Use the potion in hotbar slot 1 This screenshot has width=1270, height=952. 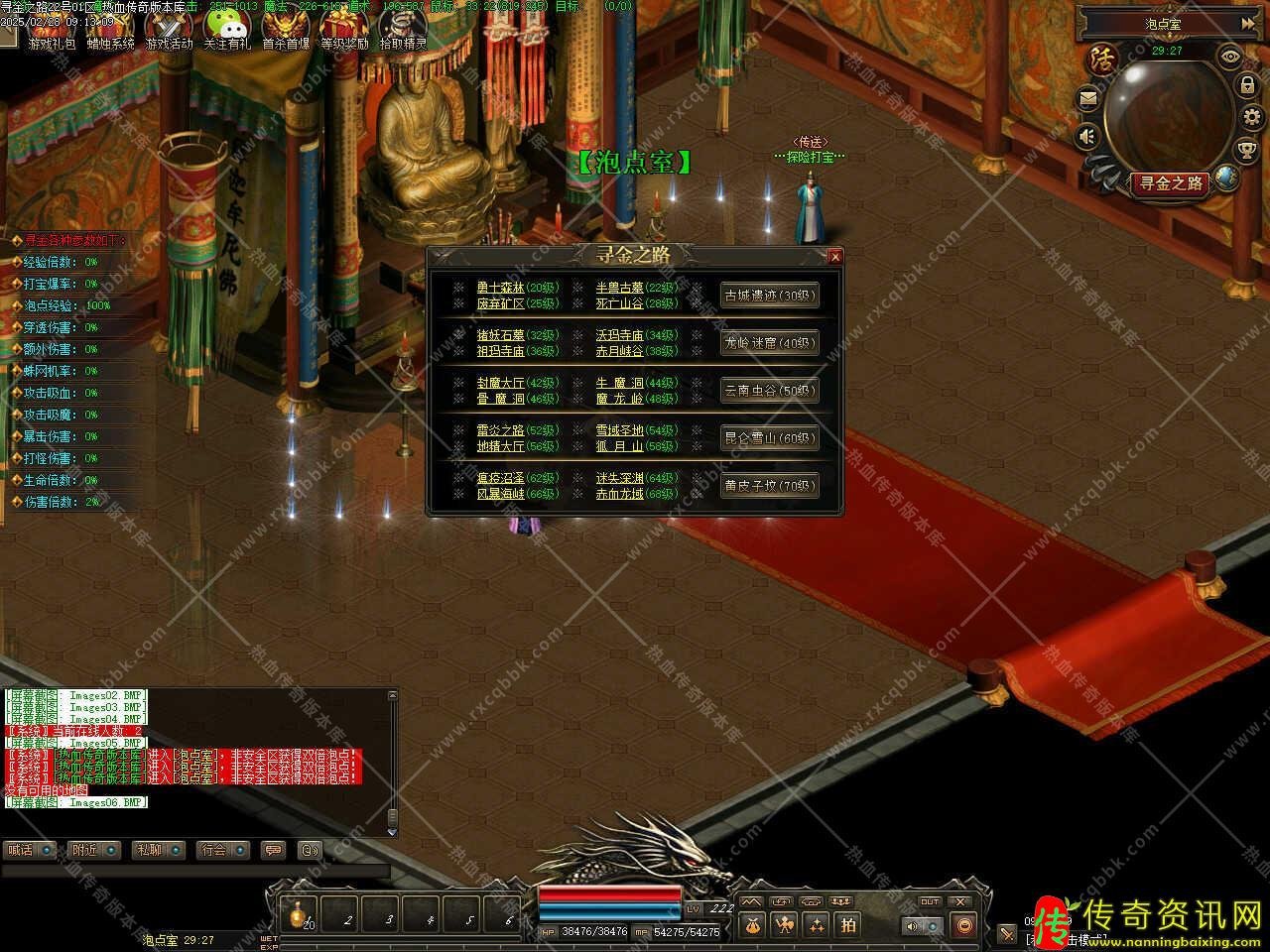[298, 914]
